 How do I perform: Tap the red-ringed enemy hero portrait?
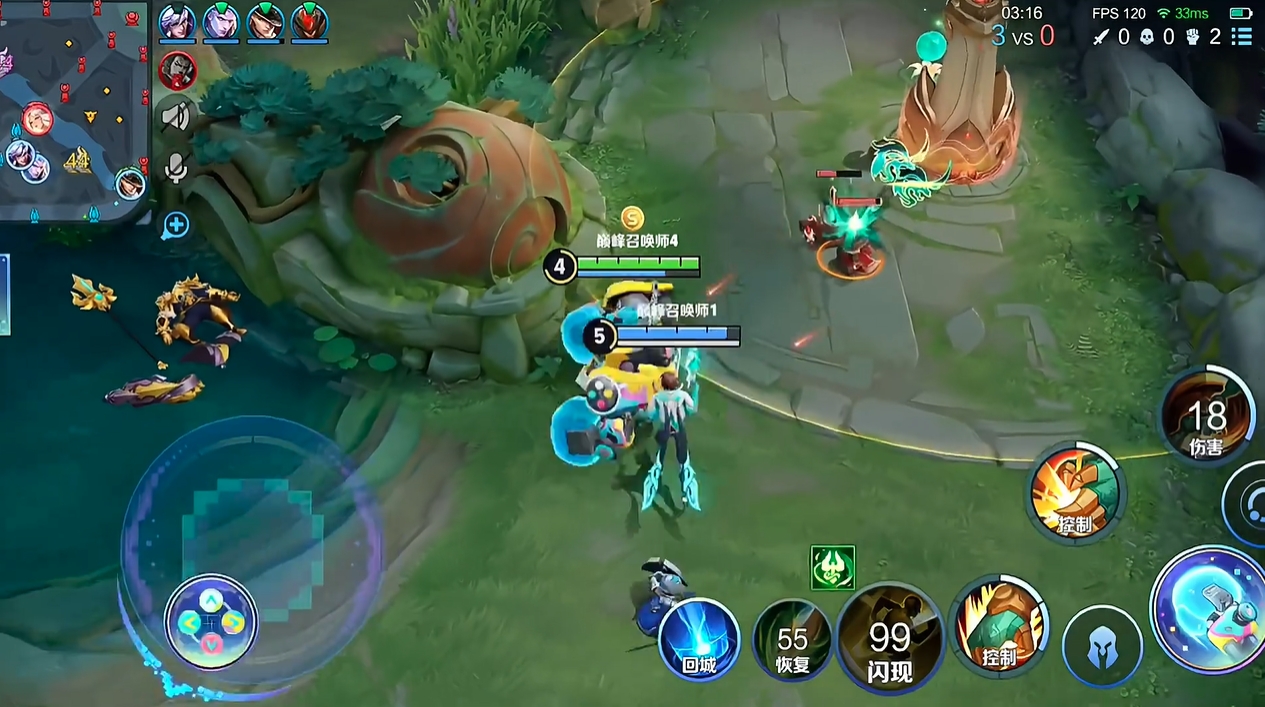(178, 69)
